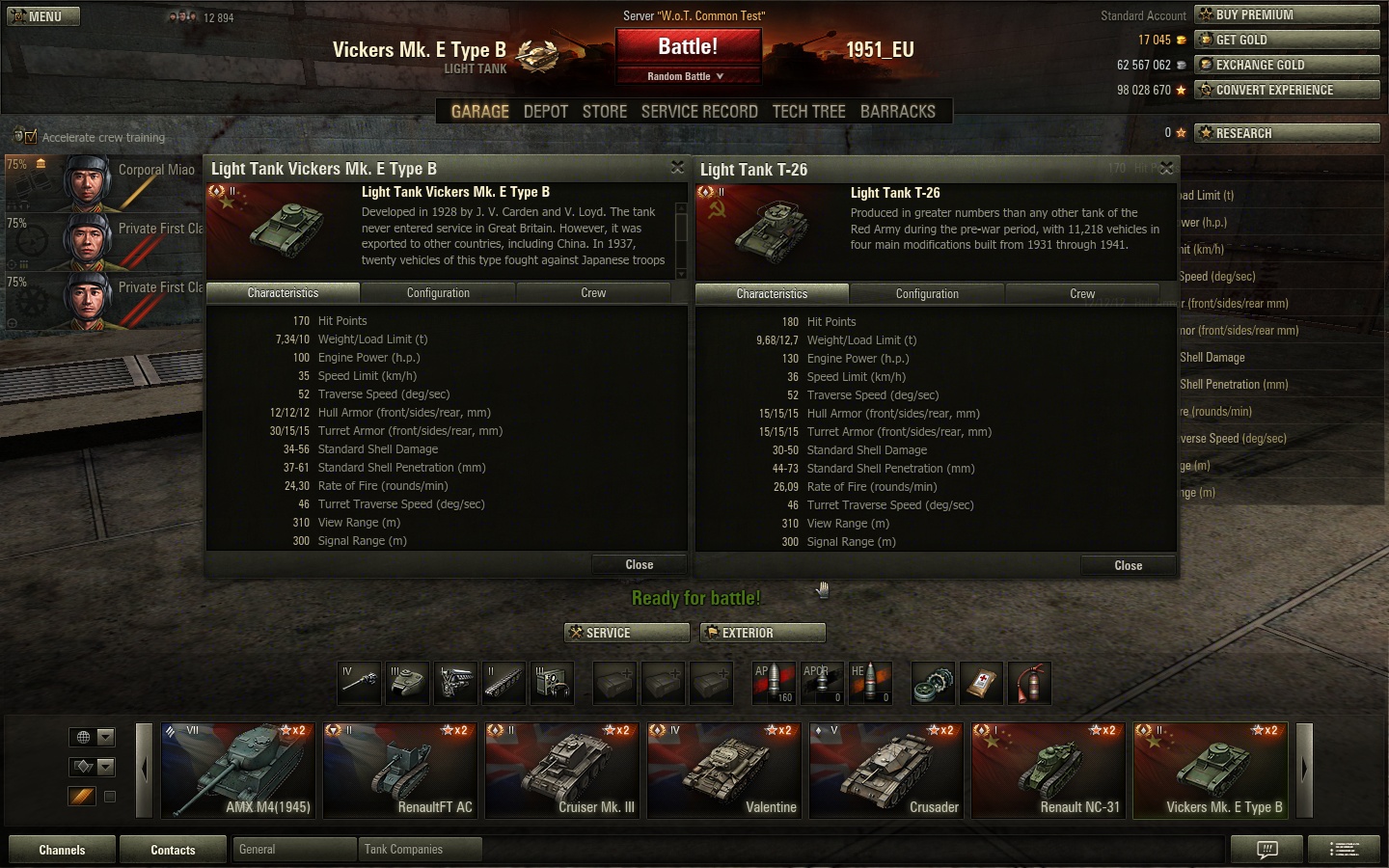Image resolution: width=1389 pixels, height=868 pixels.
Task: Show the Crew tab in the Vickers window
Action: pos(593,293)
